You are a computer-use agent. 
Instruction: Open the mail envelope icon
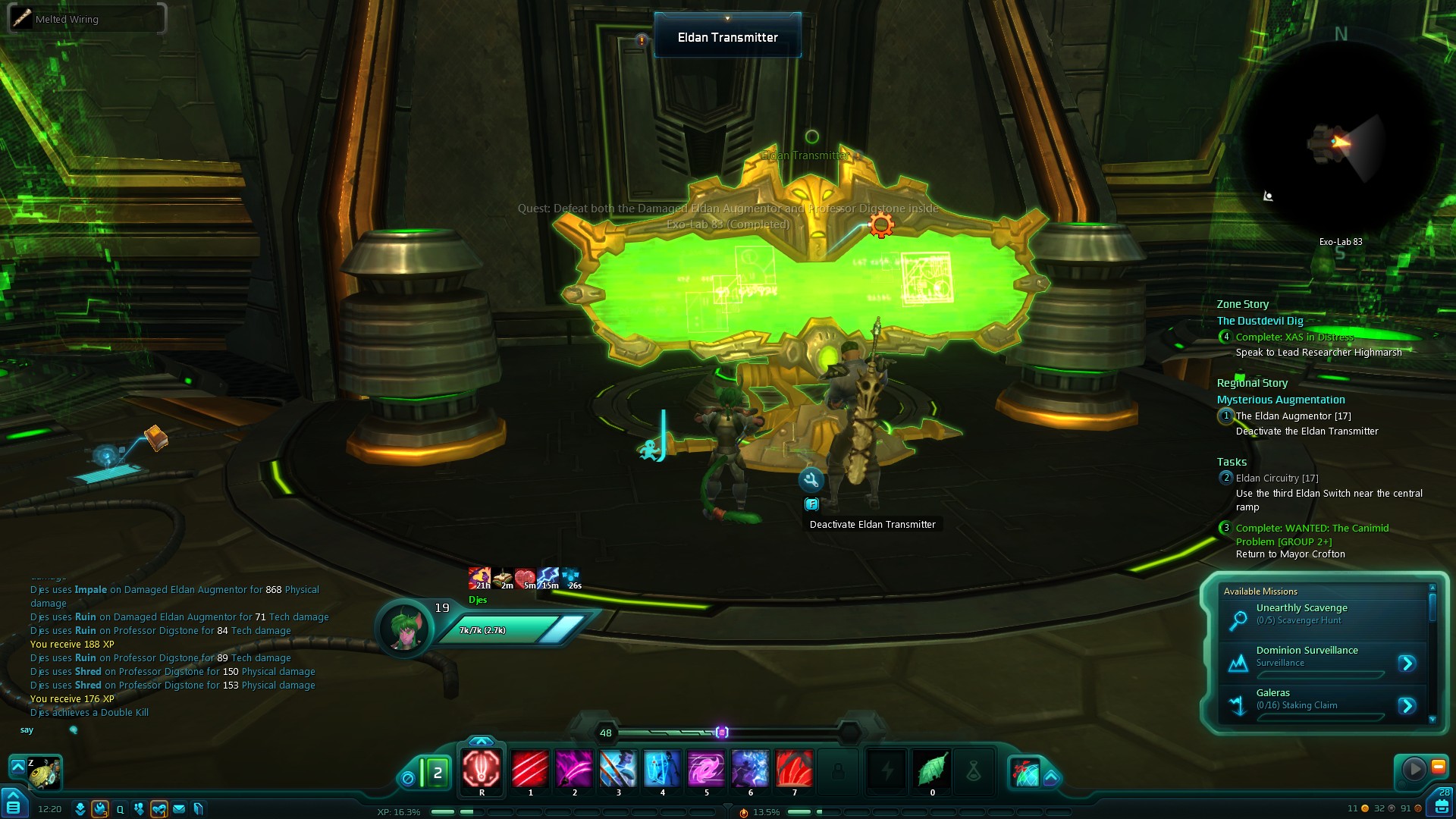(x=179, y=809)
